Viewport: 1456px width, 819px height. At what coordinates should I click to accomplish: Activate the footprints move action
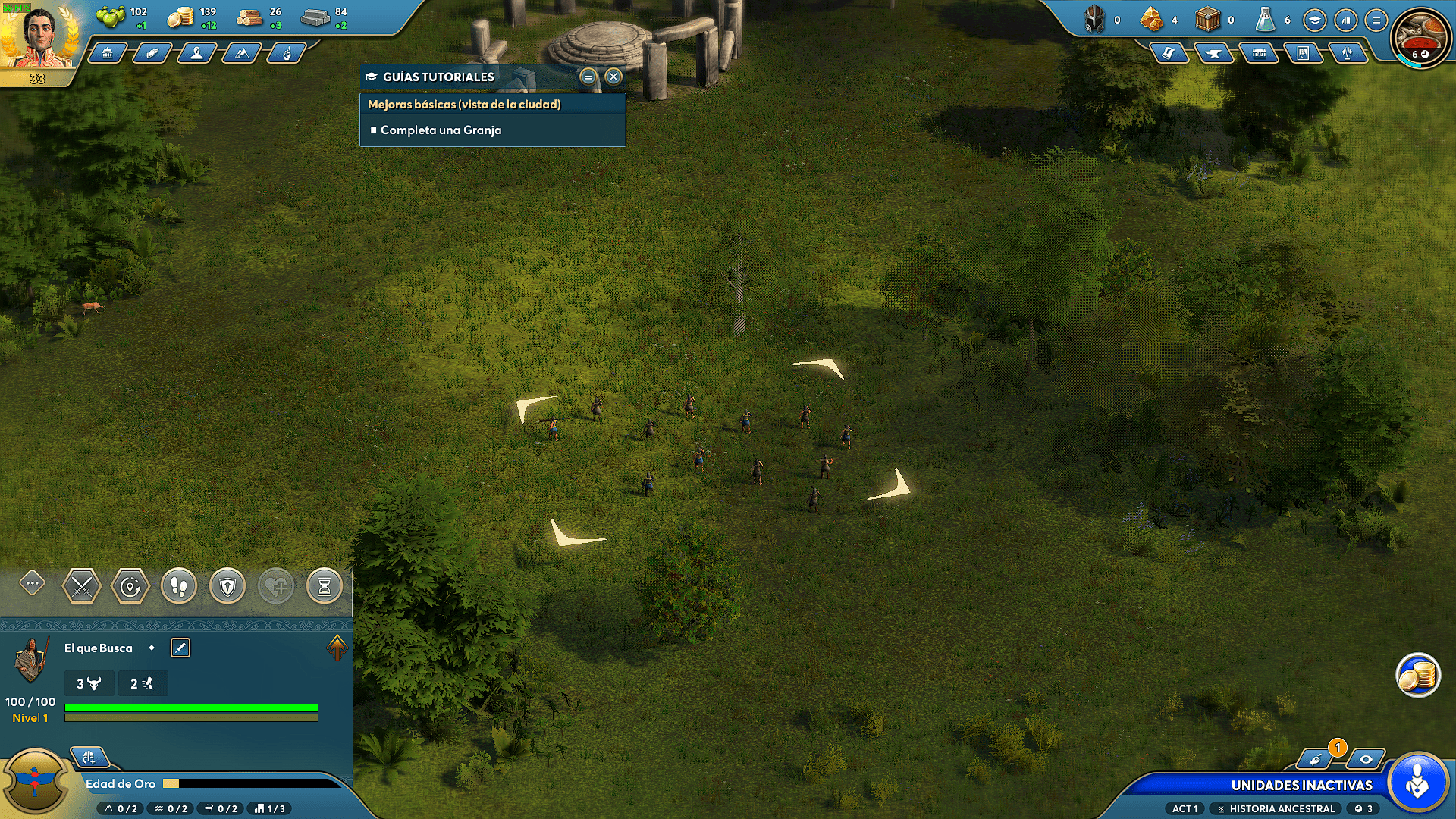(179, 586)
